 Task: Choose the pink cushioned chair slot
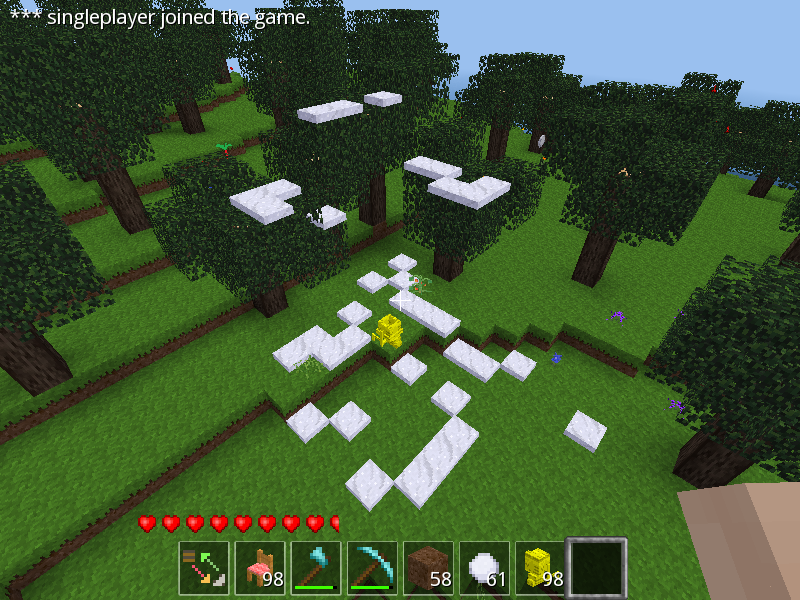point(260,567)
